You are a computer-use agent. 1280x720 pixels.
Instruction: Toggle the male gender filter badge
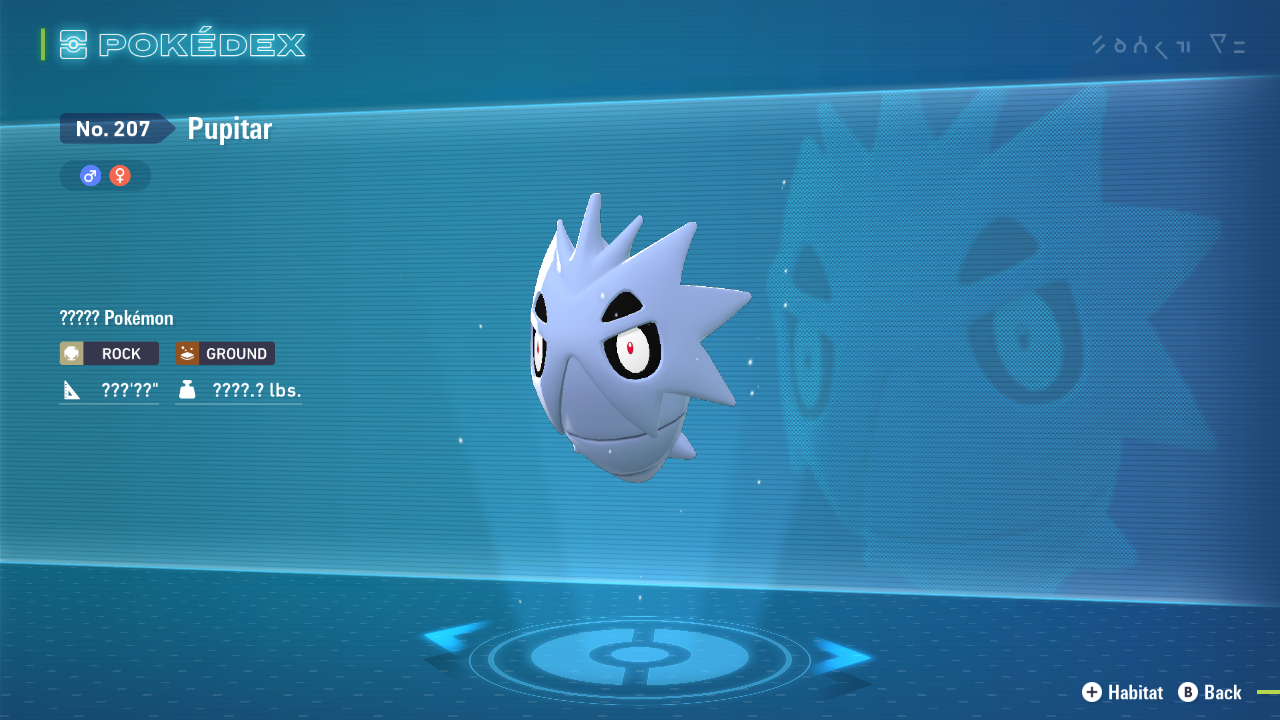point(89,175)
